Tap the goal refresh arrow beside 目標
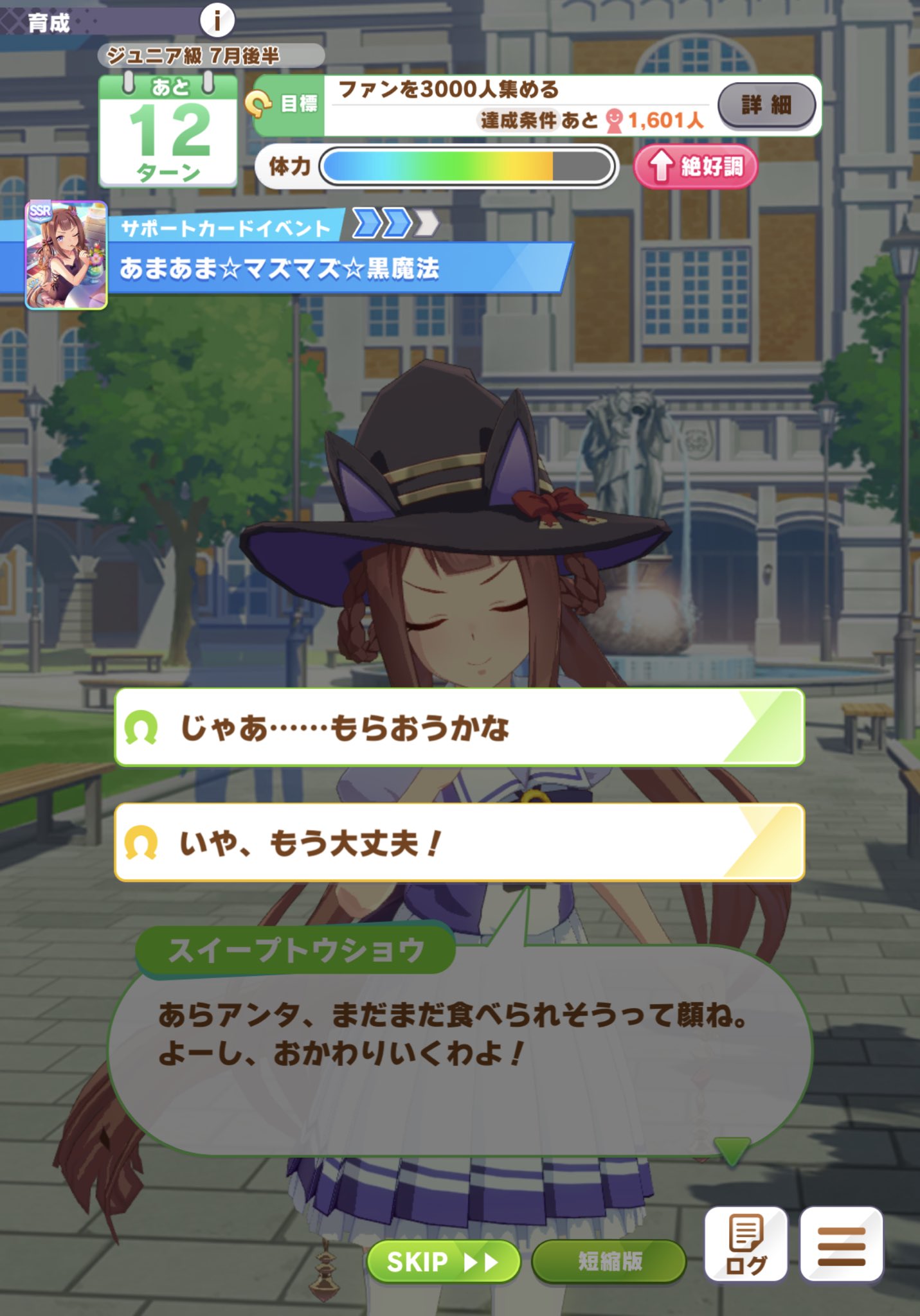920x1316 pixels. 260,103
